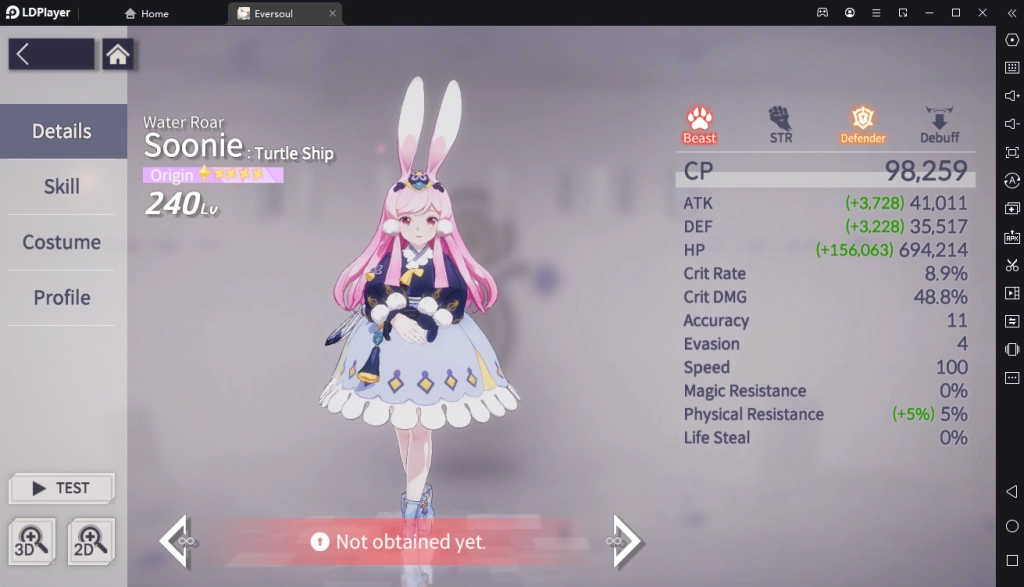
Task: Go back using the arrow button
Action: point(51,54)
